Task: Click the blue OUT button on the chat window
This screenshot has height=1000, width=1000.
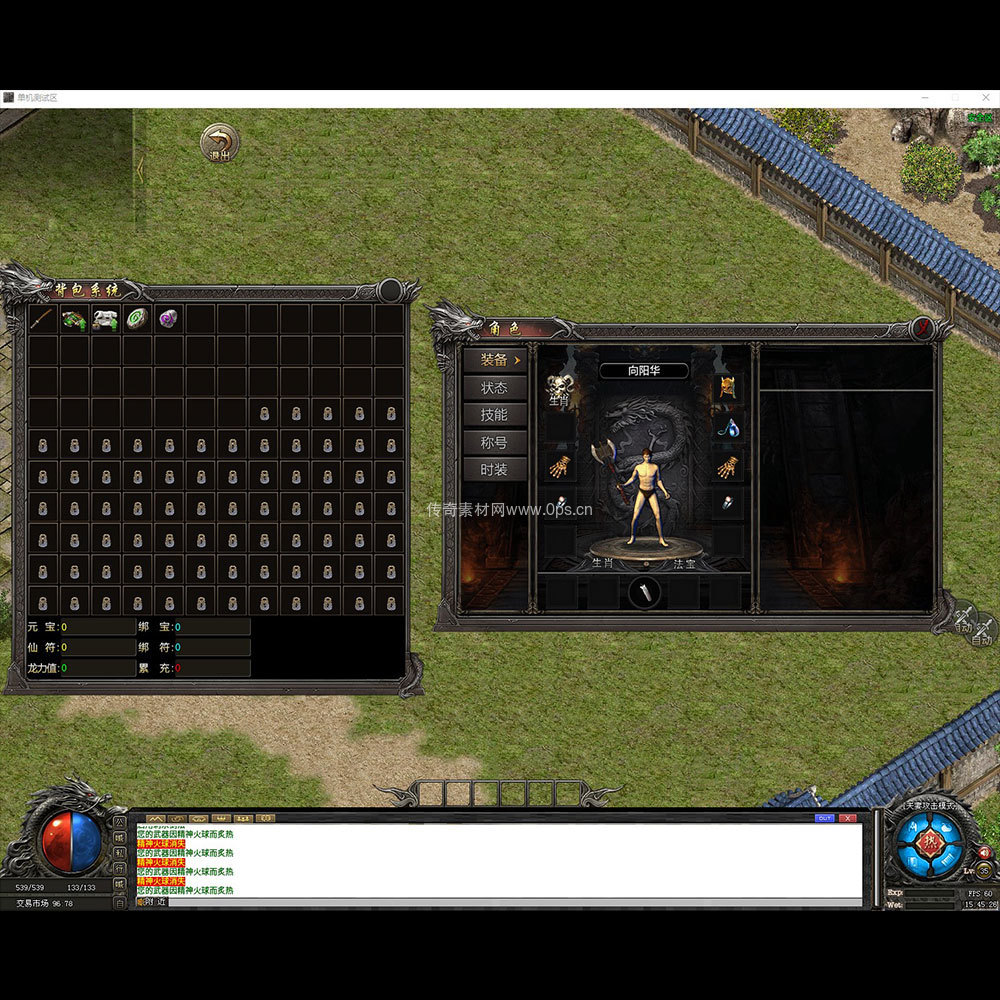Action: (825, 818)
